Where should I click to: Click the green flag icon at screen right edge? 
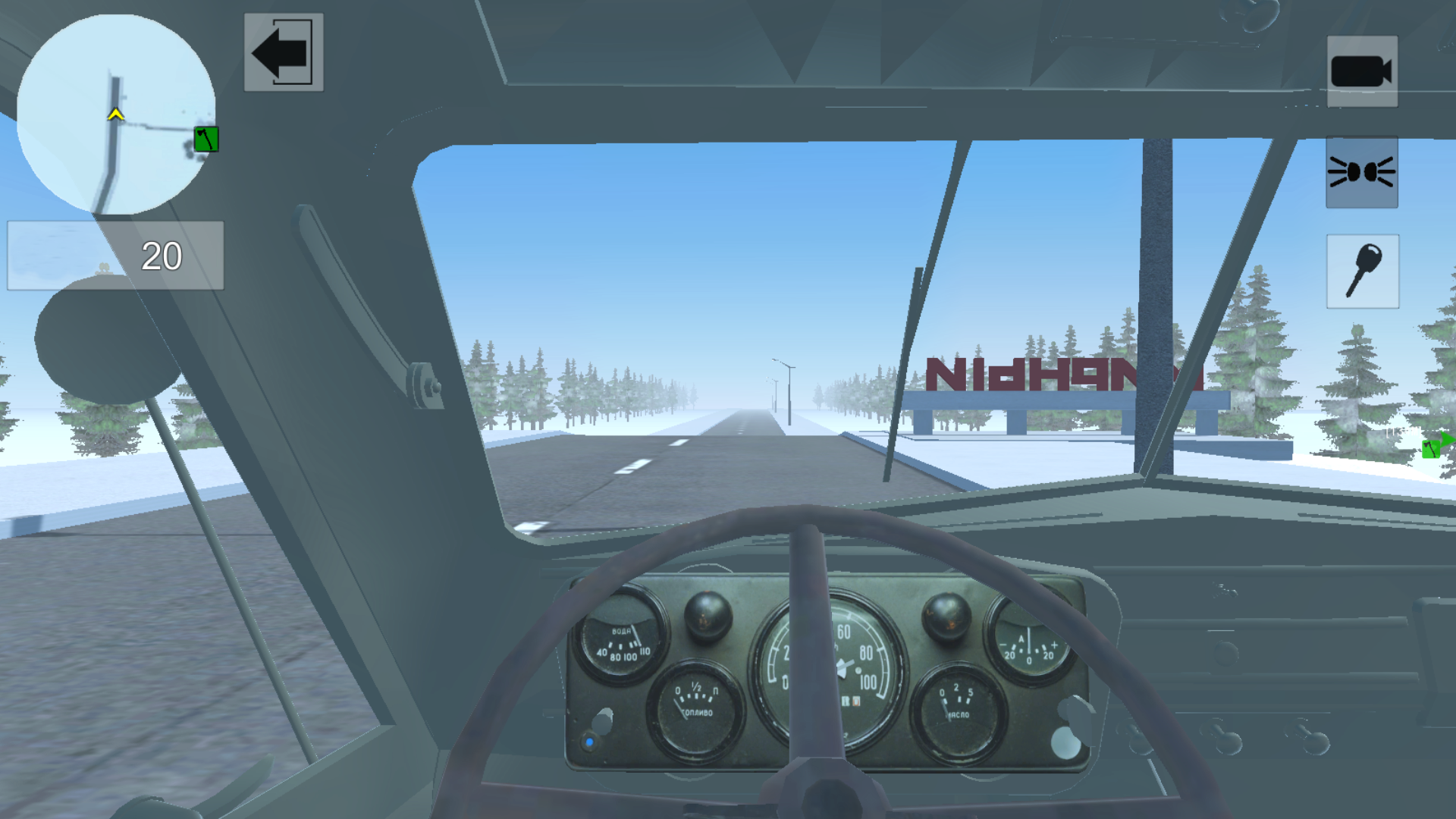1432,447
